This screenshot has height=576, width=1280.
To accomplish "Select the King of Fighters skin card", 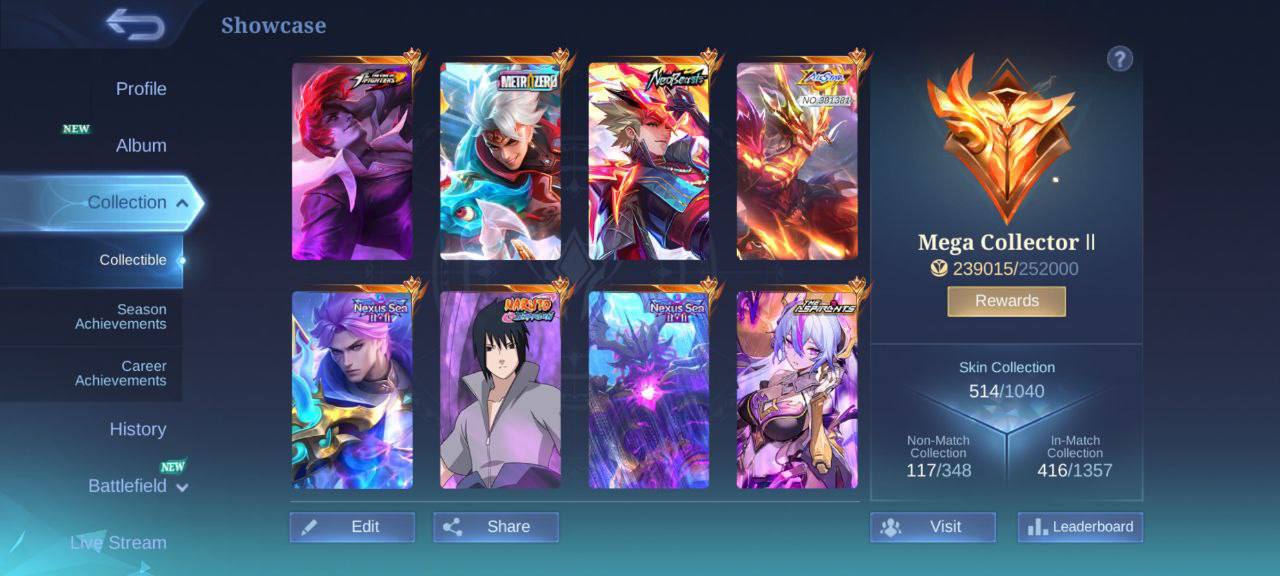I will pos(352,161).
